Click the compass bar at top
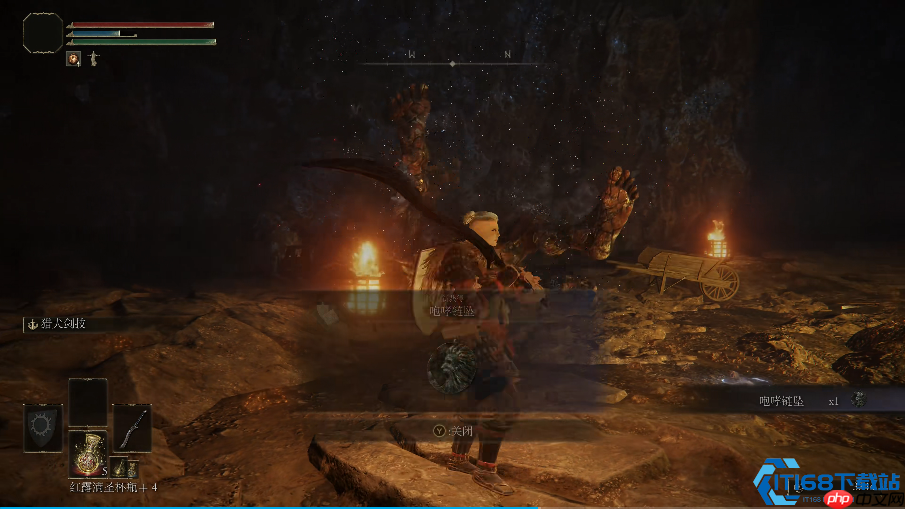 pyautogui.click(x=452, y=62)
